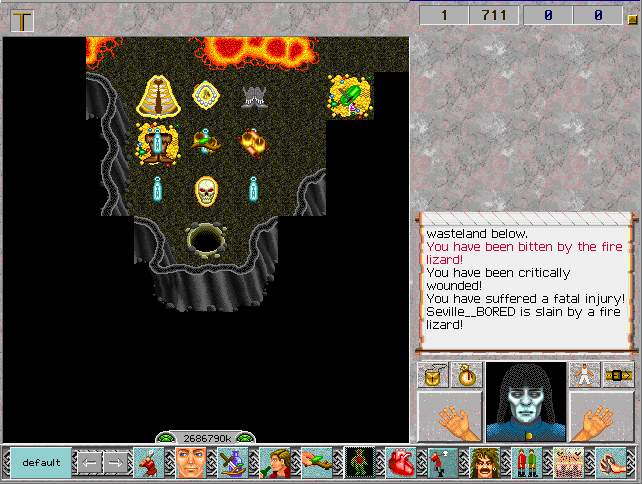The width and height of the screenshot is (642, 484).
Task: Click the green lizard creature toolbar icon
Action: click(x=316, y=463)
